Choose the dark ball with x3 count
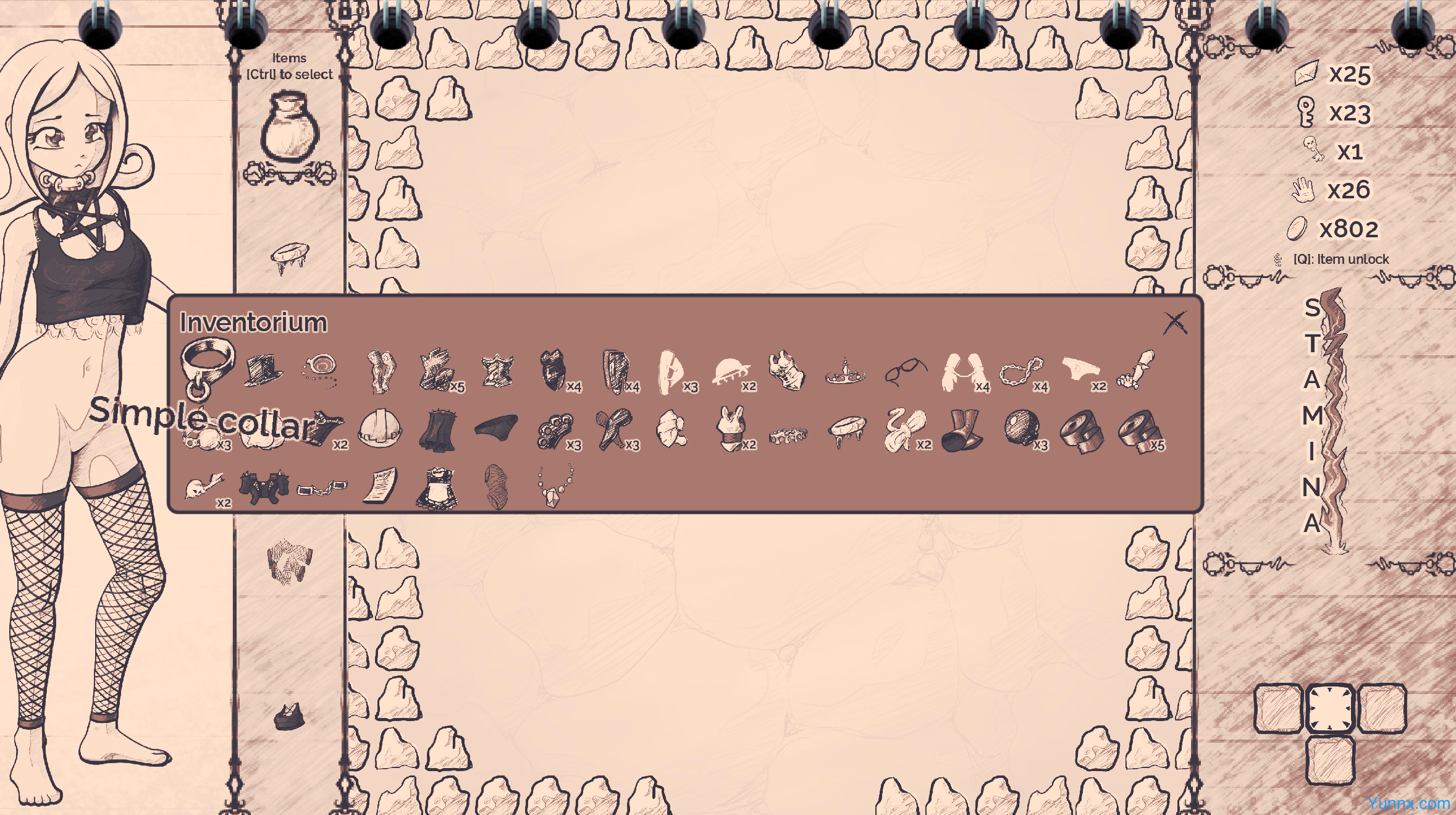 [1021, 428]
